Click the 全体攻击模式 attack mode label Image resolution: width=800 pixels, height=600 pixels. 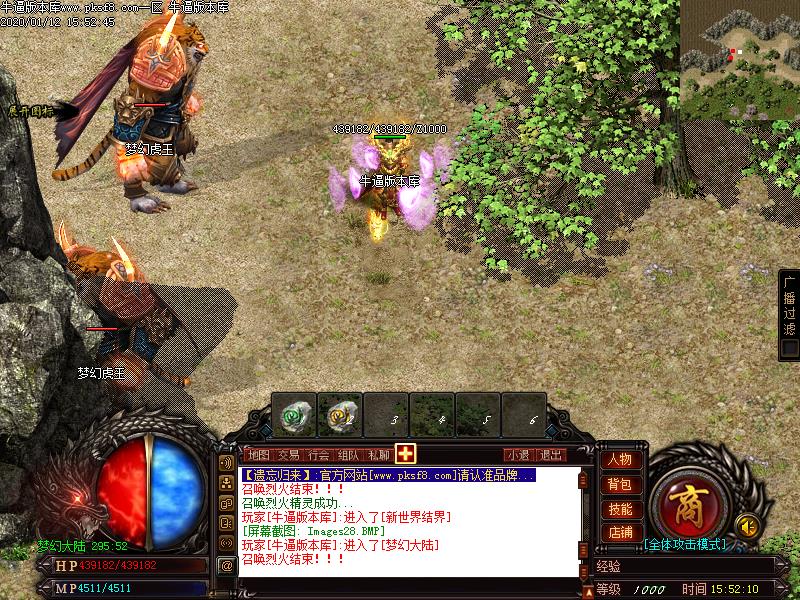[x=685, y=545]
